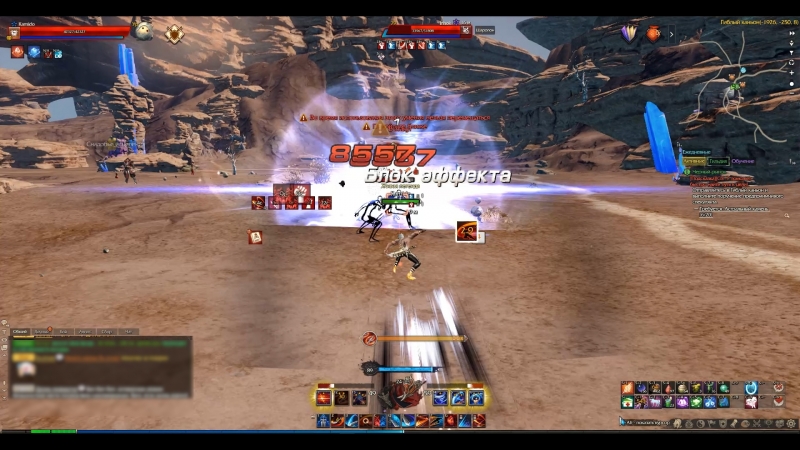The width and height of the screenshot is (800, 450).
Task: Activate the first gold-framed red slash skill
Action: [324, 397]
